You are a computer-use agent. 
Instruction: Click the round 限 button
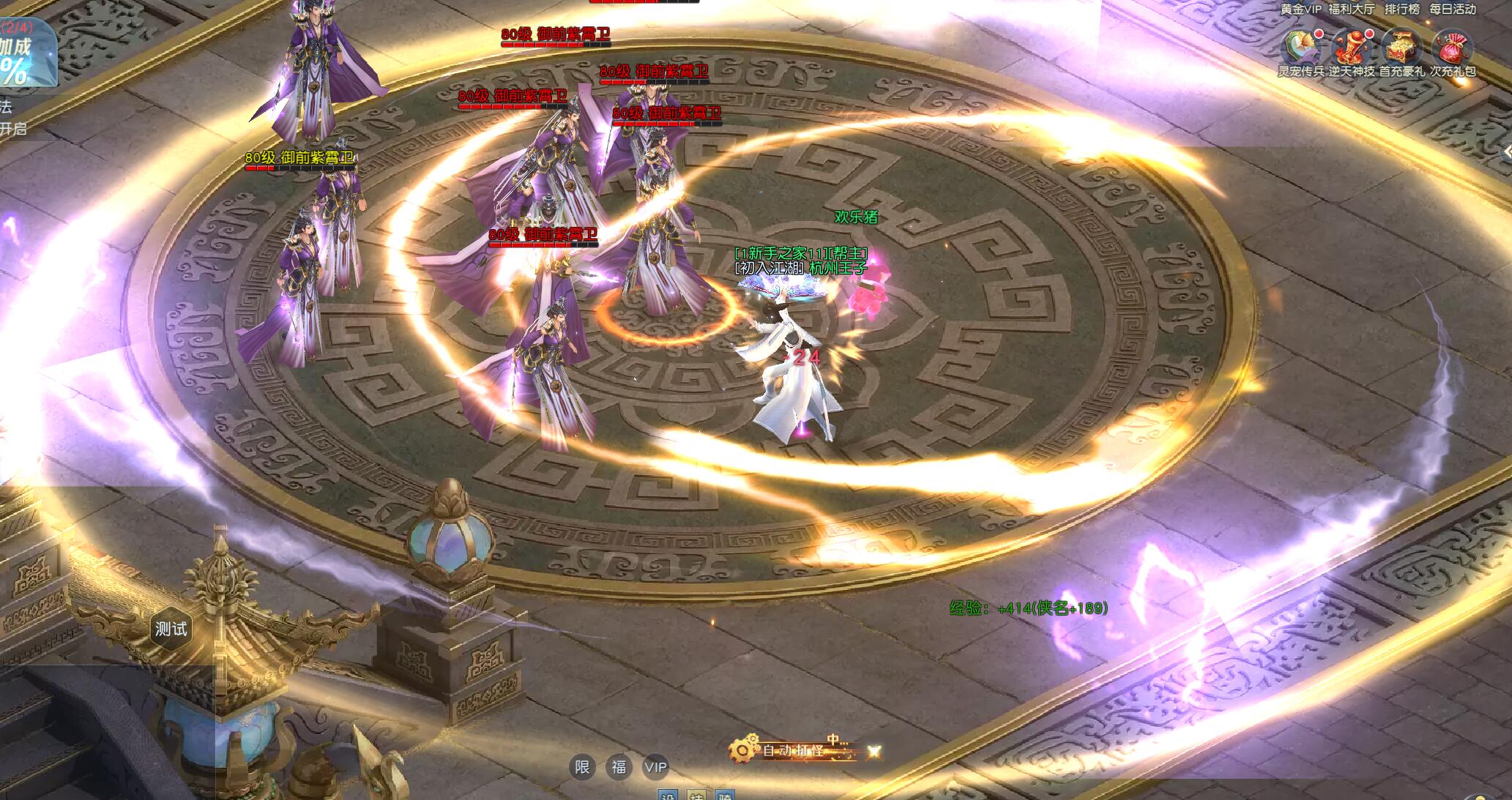pos(582,767)
